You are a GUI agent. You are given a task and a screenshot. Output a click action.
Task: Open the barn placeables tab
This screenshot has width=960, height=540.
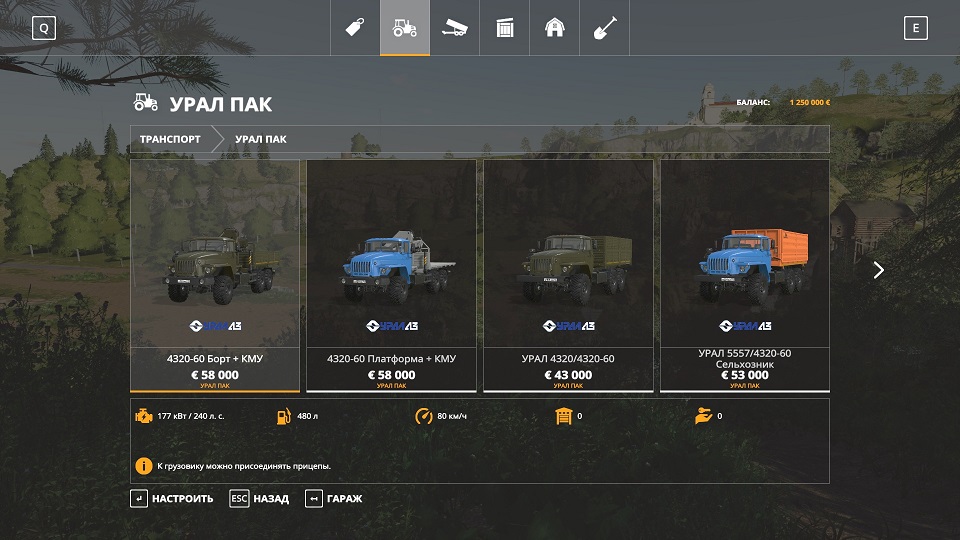555,28
